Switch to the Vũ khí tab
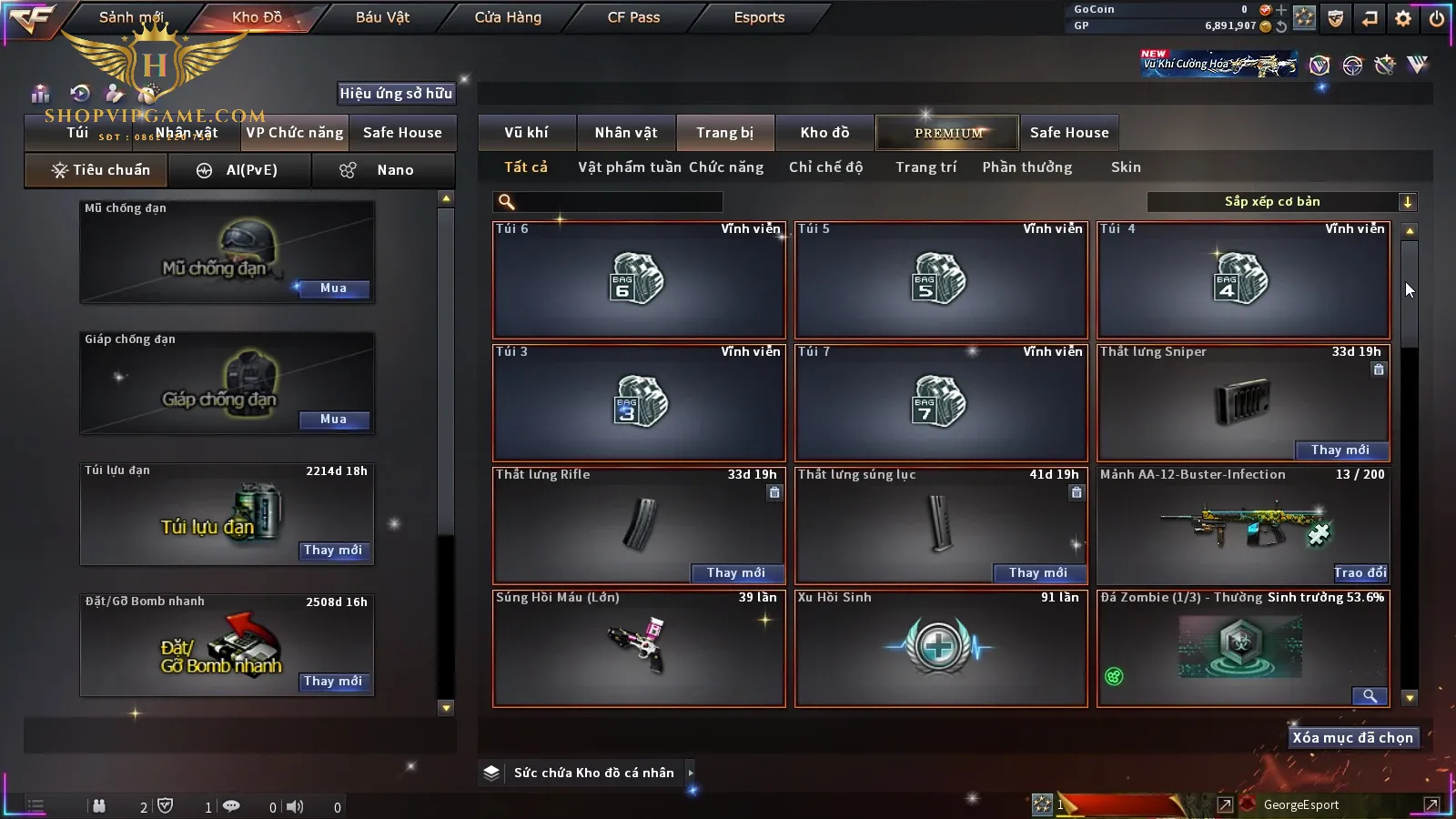Viewport: 1456px width, 819px height. click(x=526, y=133)
